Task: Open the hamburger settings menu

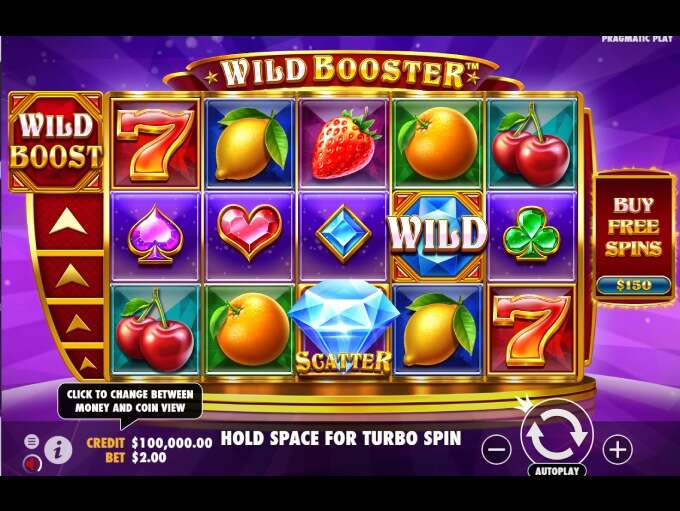Action: (31, 441)
